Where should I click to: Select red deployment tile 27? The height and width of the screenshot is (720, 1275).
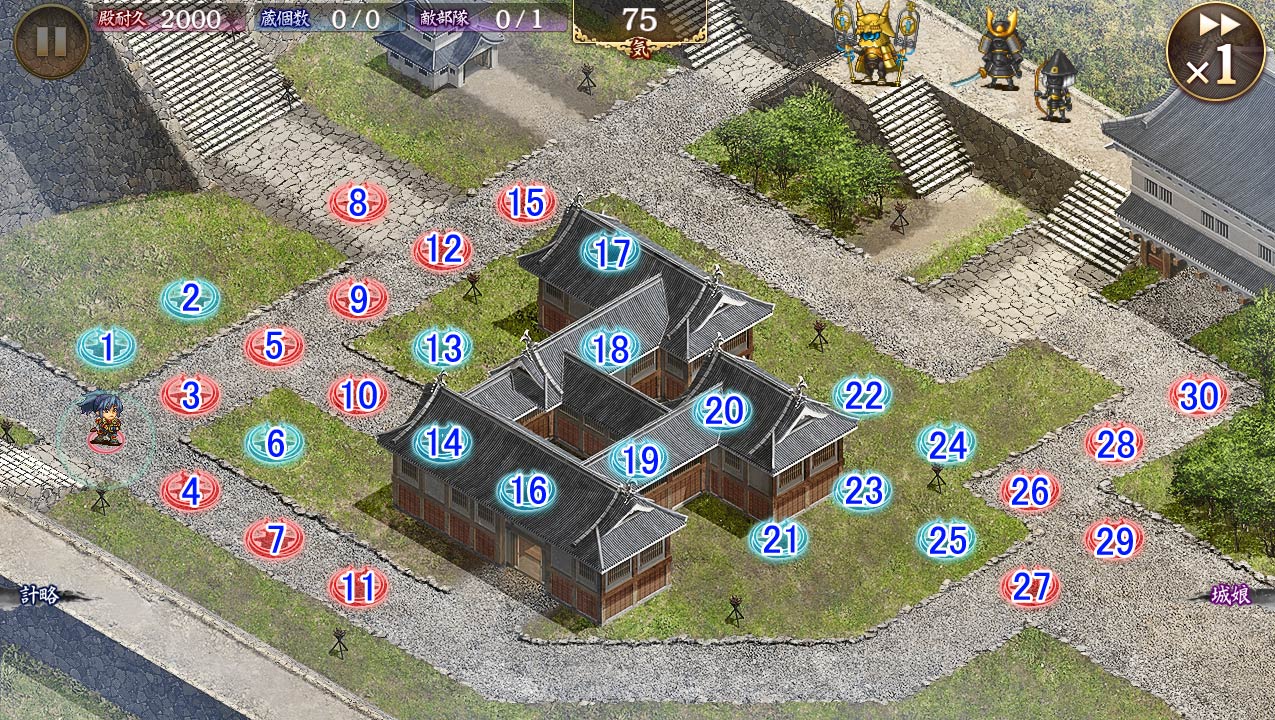point(1030,587)
